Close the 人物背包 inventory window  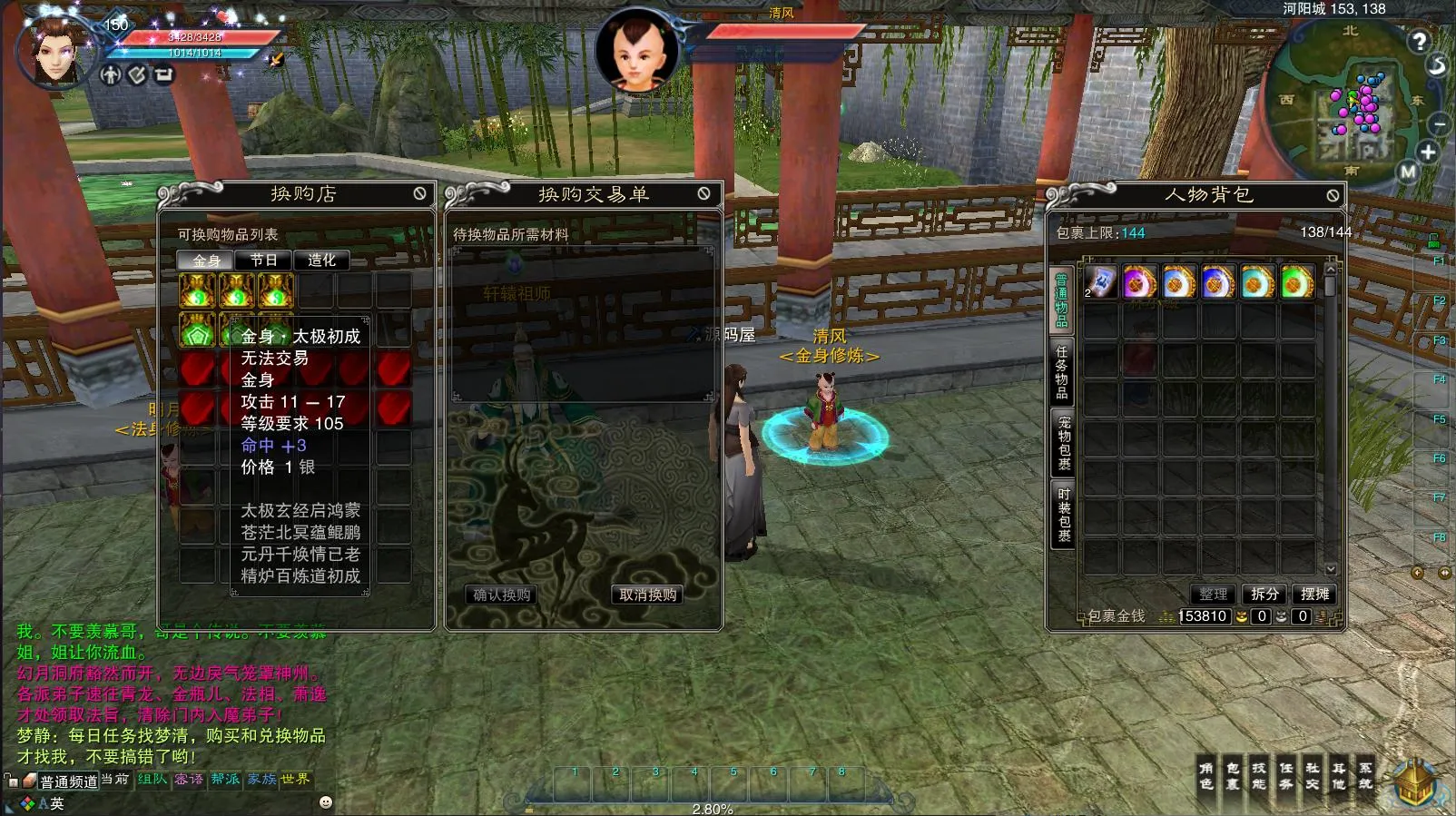pos(1333,195)
